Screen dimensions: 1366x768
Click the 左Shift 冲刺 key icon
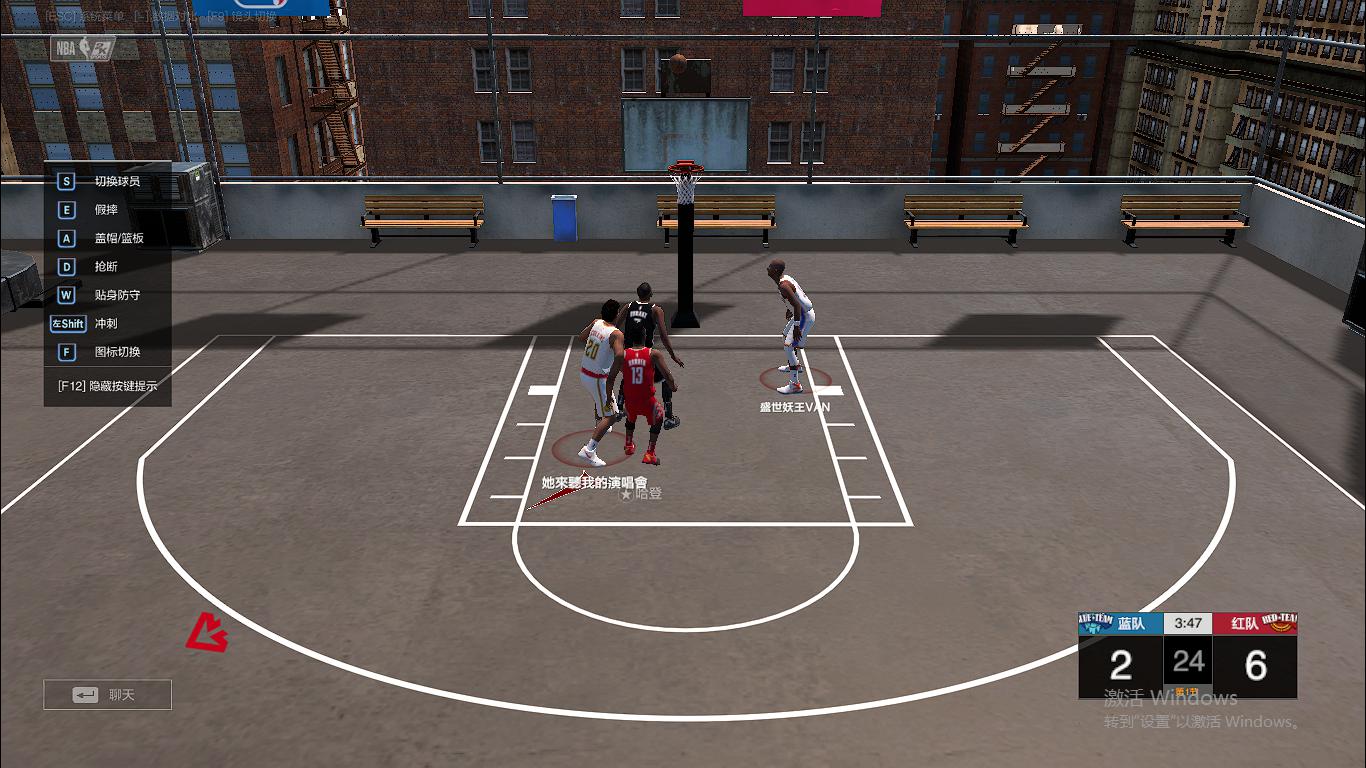click(66, 323)
